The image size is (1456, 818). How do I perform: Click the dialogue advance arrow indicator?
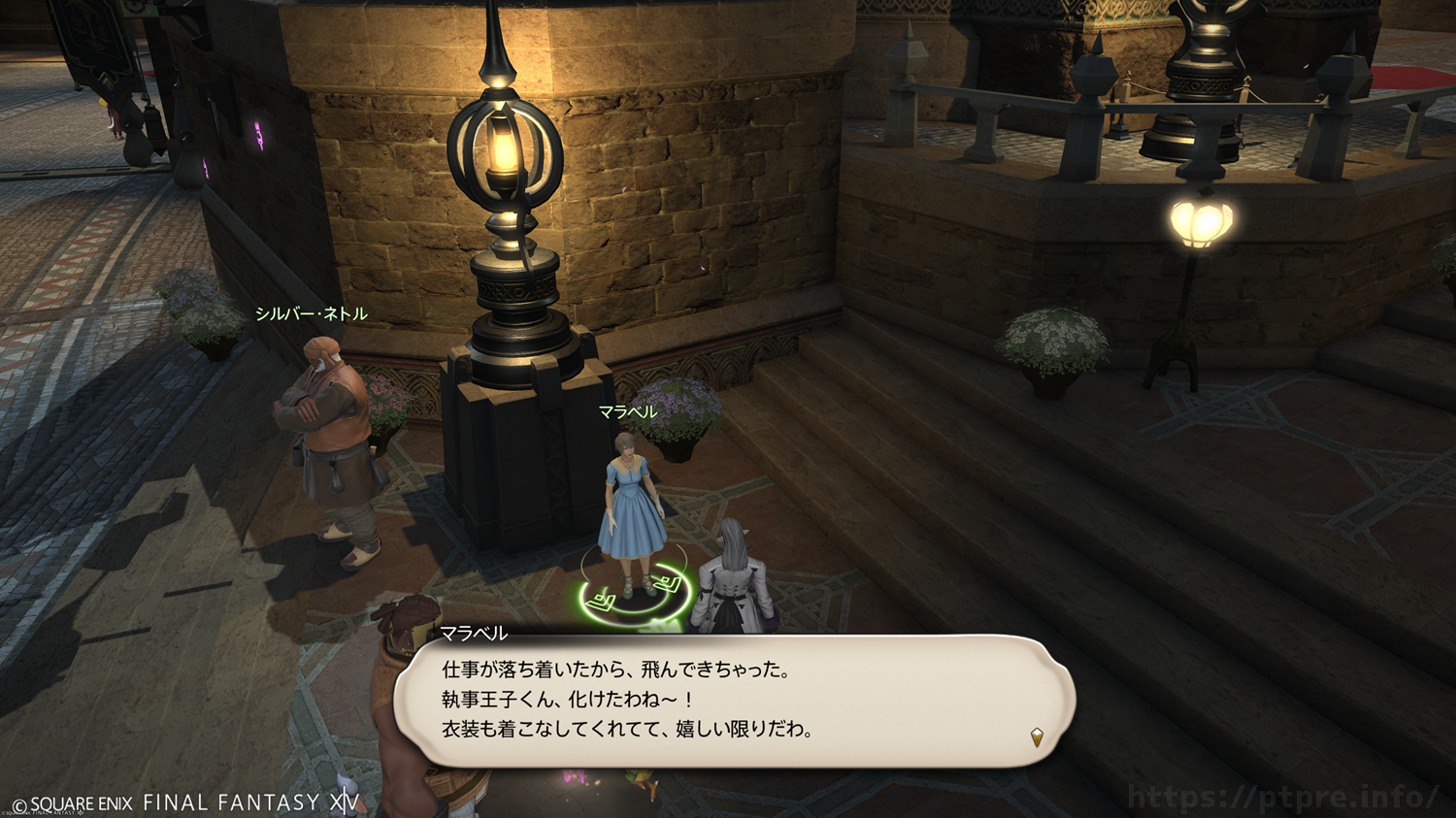(1037, 737)
